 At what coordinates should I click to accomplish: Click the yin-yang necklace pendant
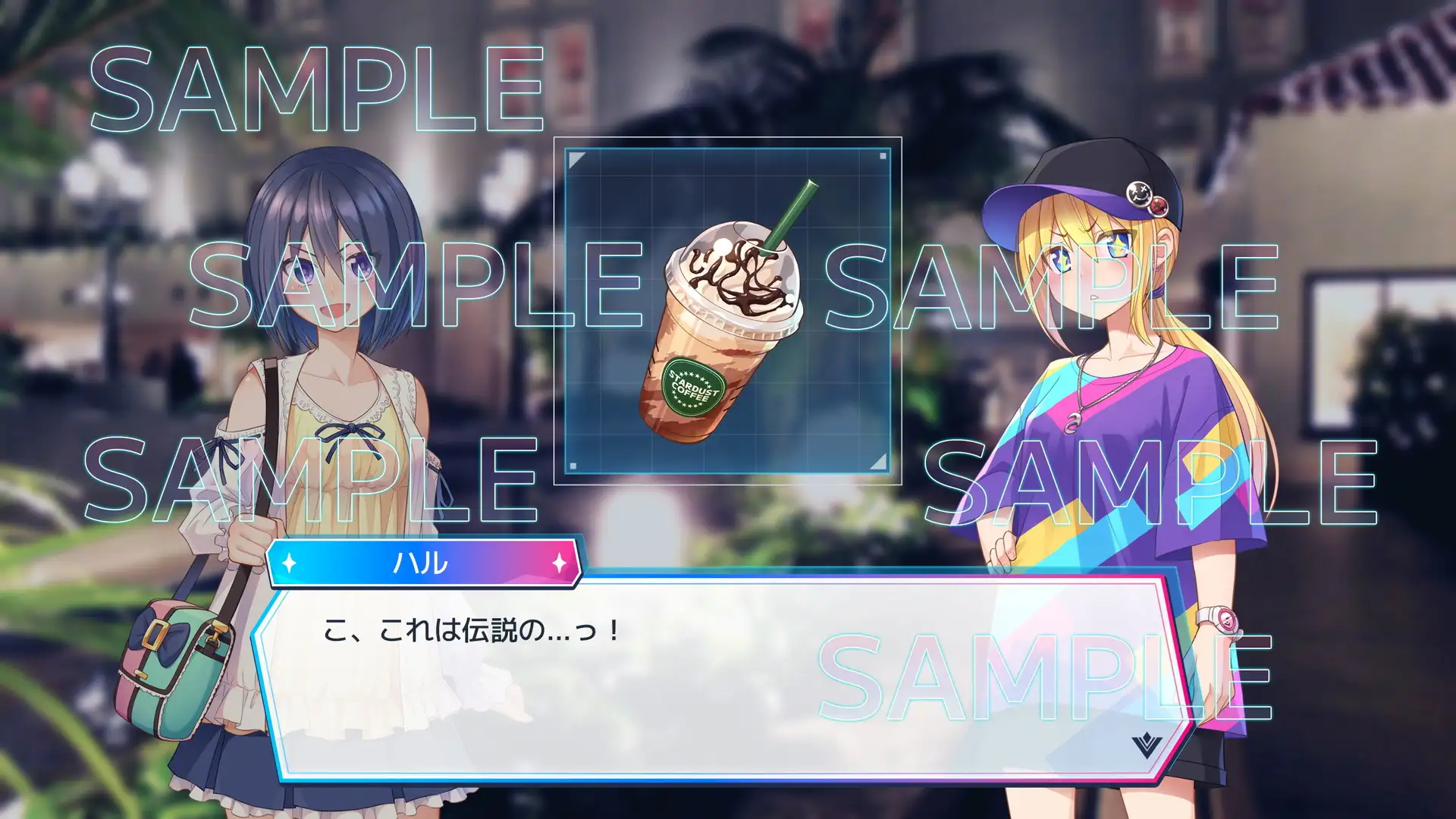click(1074, 423)
